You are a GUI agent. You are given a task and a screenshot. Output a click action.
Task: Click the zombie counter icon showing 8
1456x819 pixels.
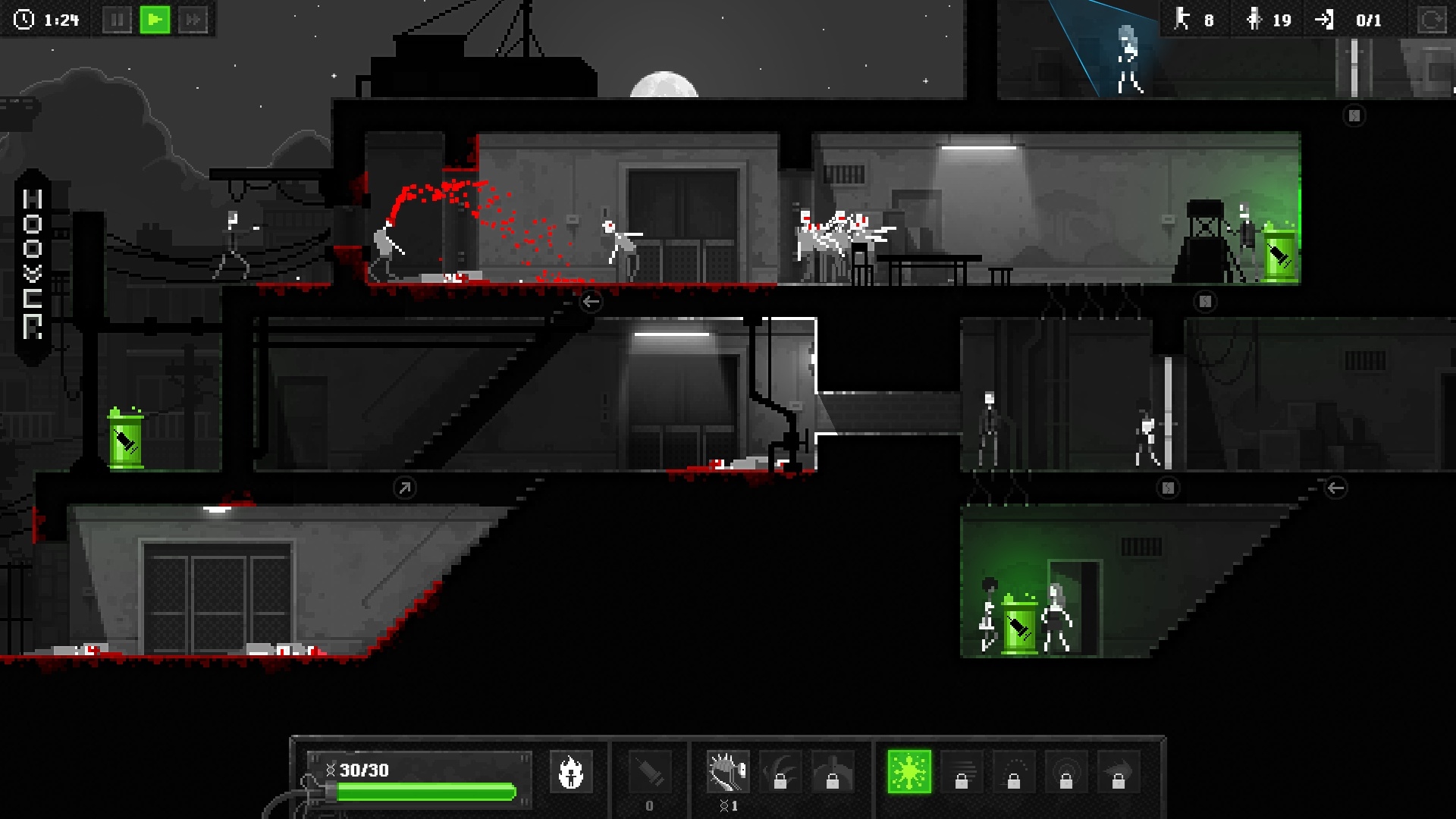pos(1181,20)
